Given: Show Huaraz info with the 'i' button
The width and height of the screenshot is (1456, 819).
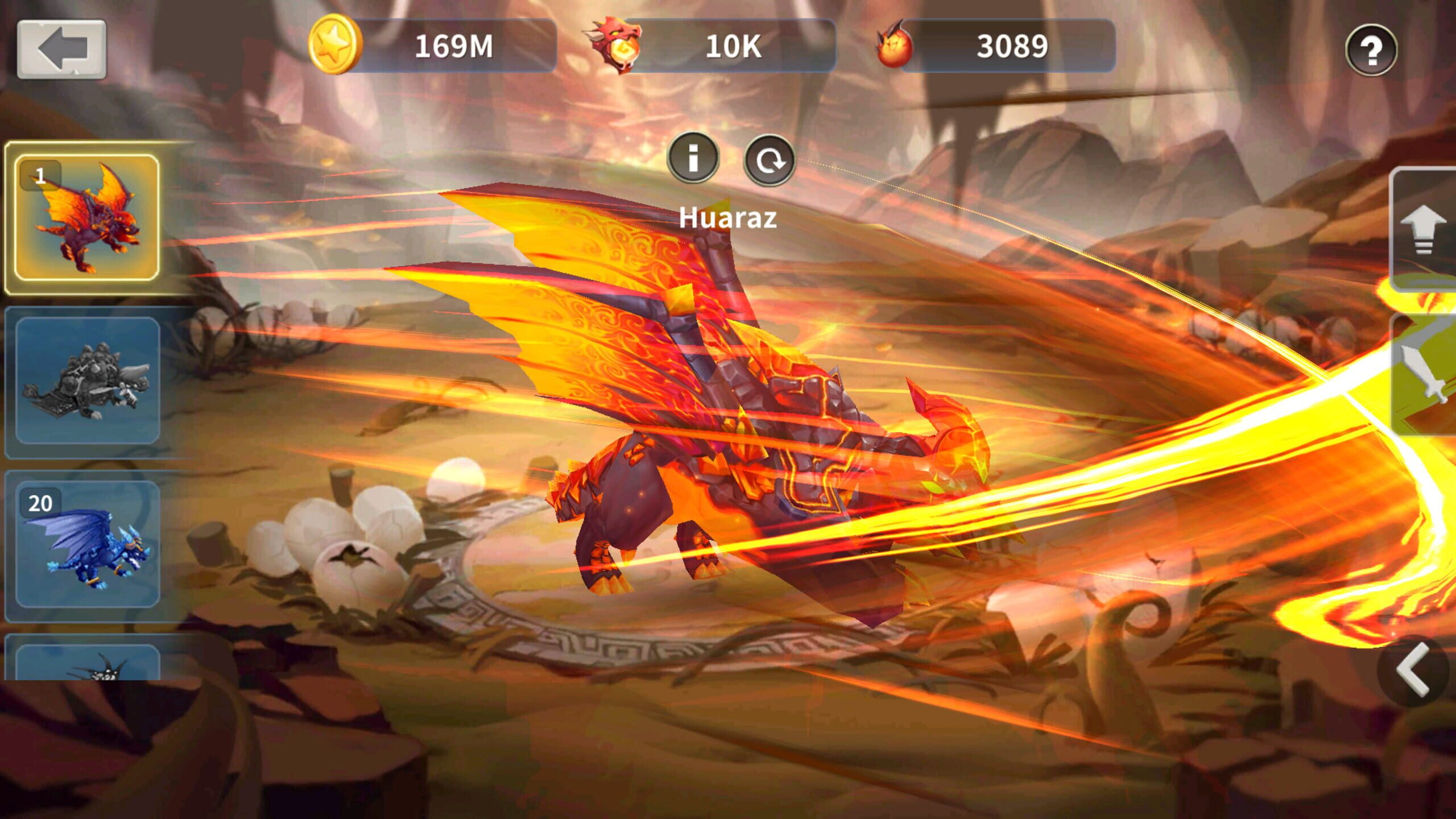Looking at the screenshot, I should [x=693, y=158].
